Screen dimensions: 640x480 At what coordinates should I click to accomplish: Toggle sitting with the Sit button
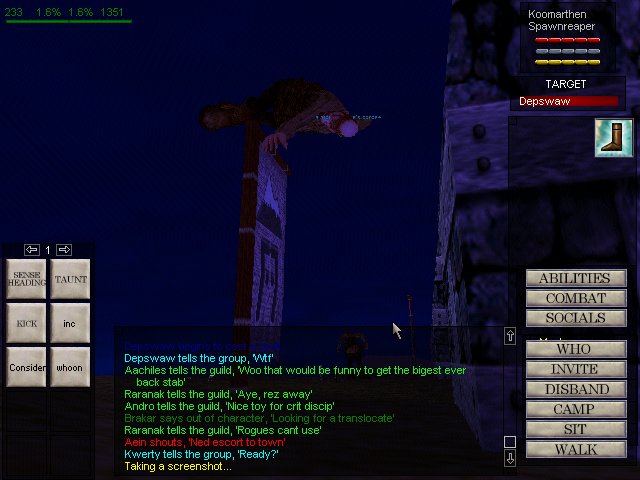(576, 429)
